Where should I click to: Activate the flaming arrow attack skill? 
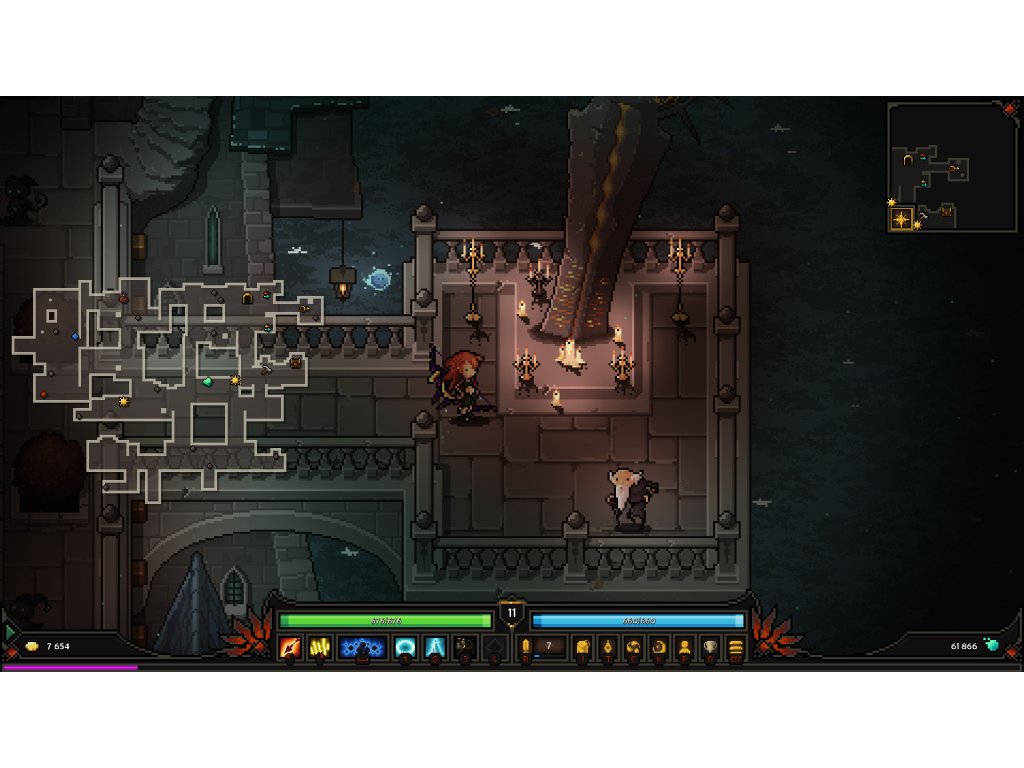[290, 647]
